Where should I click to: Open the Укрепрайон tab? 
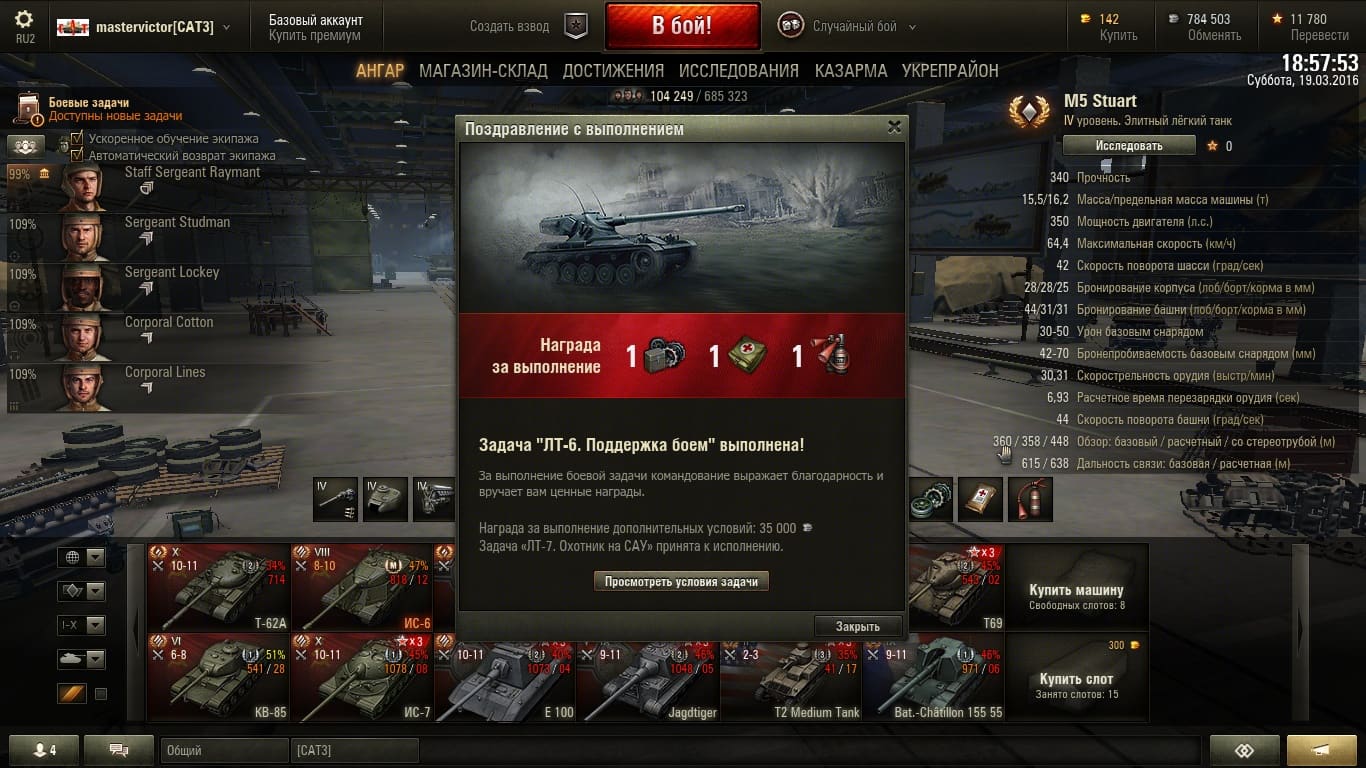pyautogui.click(x=950, y=71)
